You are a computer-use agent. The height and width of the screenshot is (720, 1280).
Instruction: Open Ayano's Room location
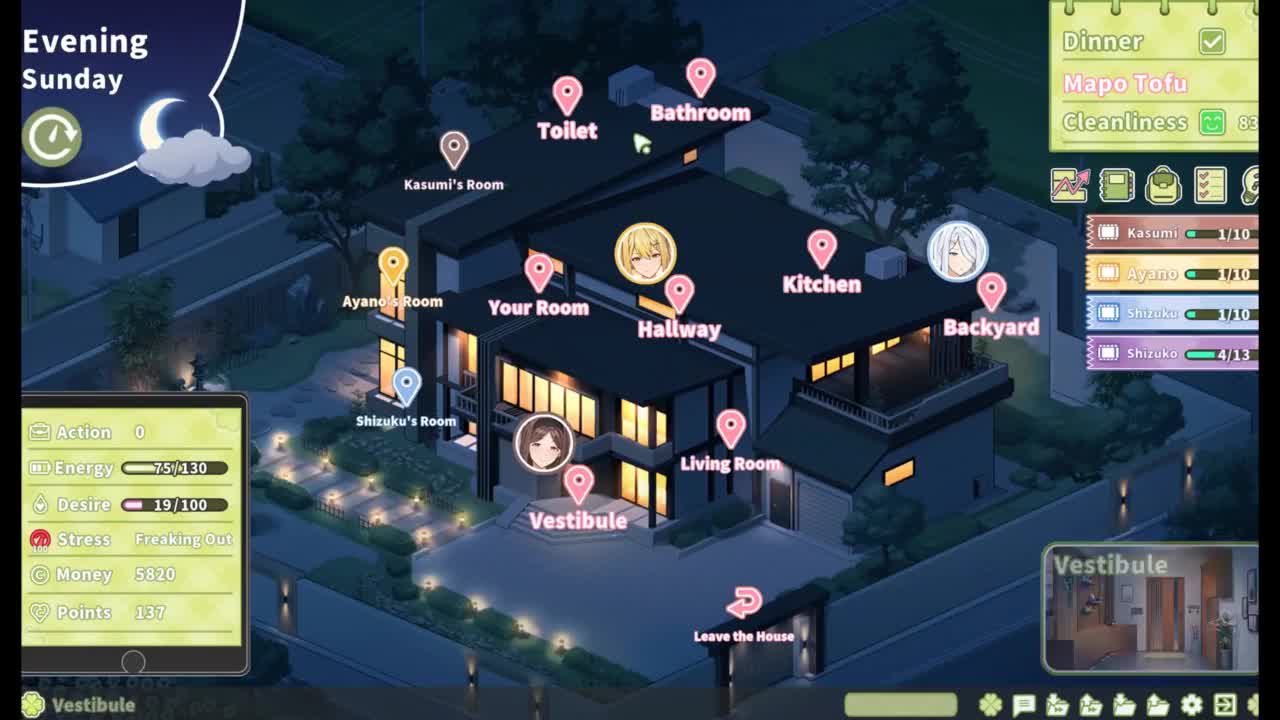coord(393,267)
